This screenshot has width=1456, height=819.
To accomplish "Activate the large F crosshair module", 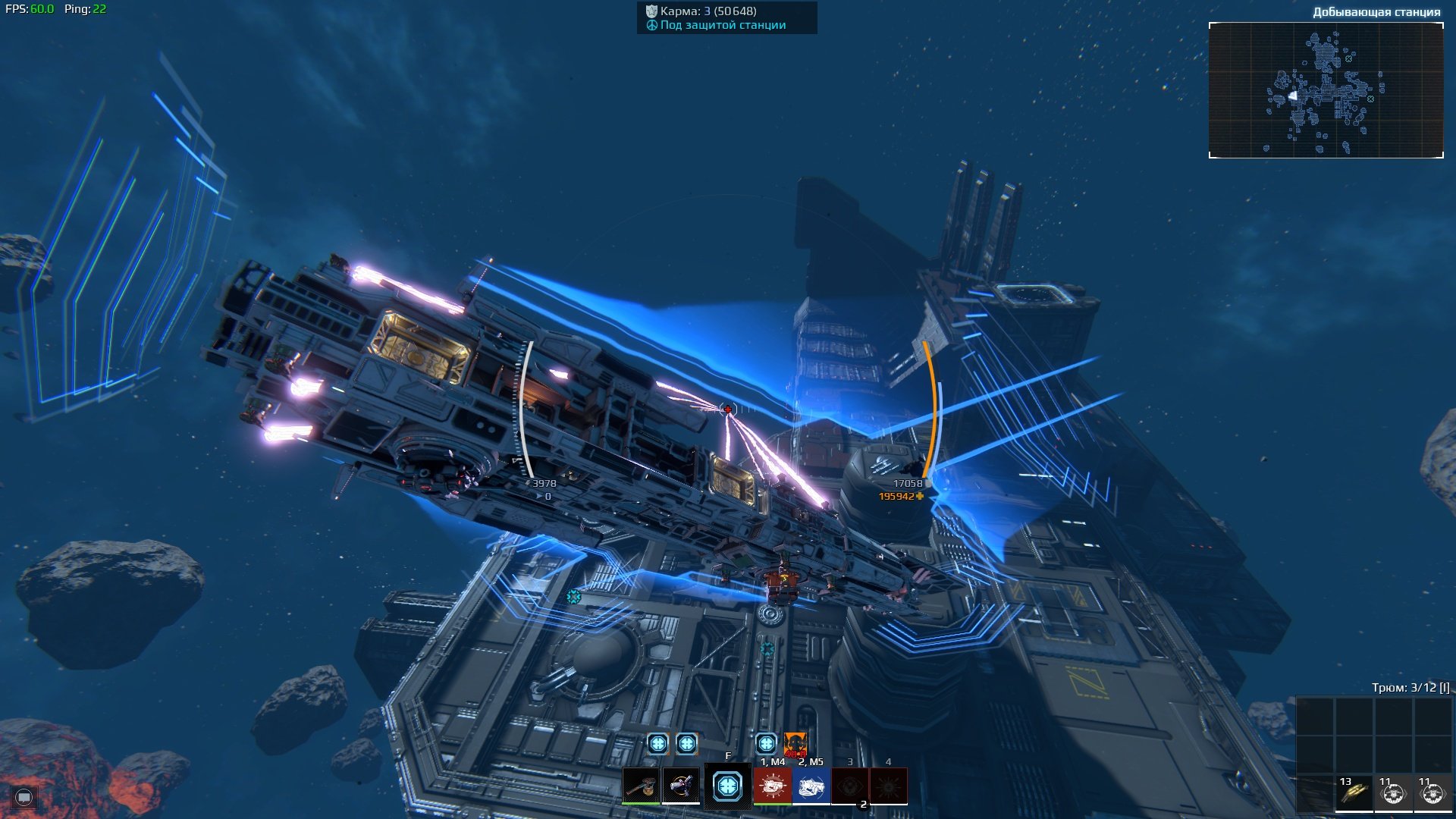I will click(728, 786).
